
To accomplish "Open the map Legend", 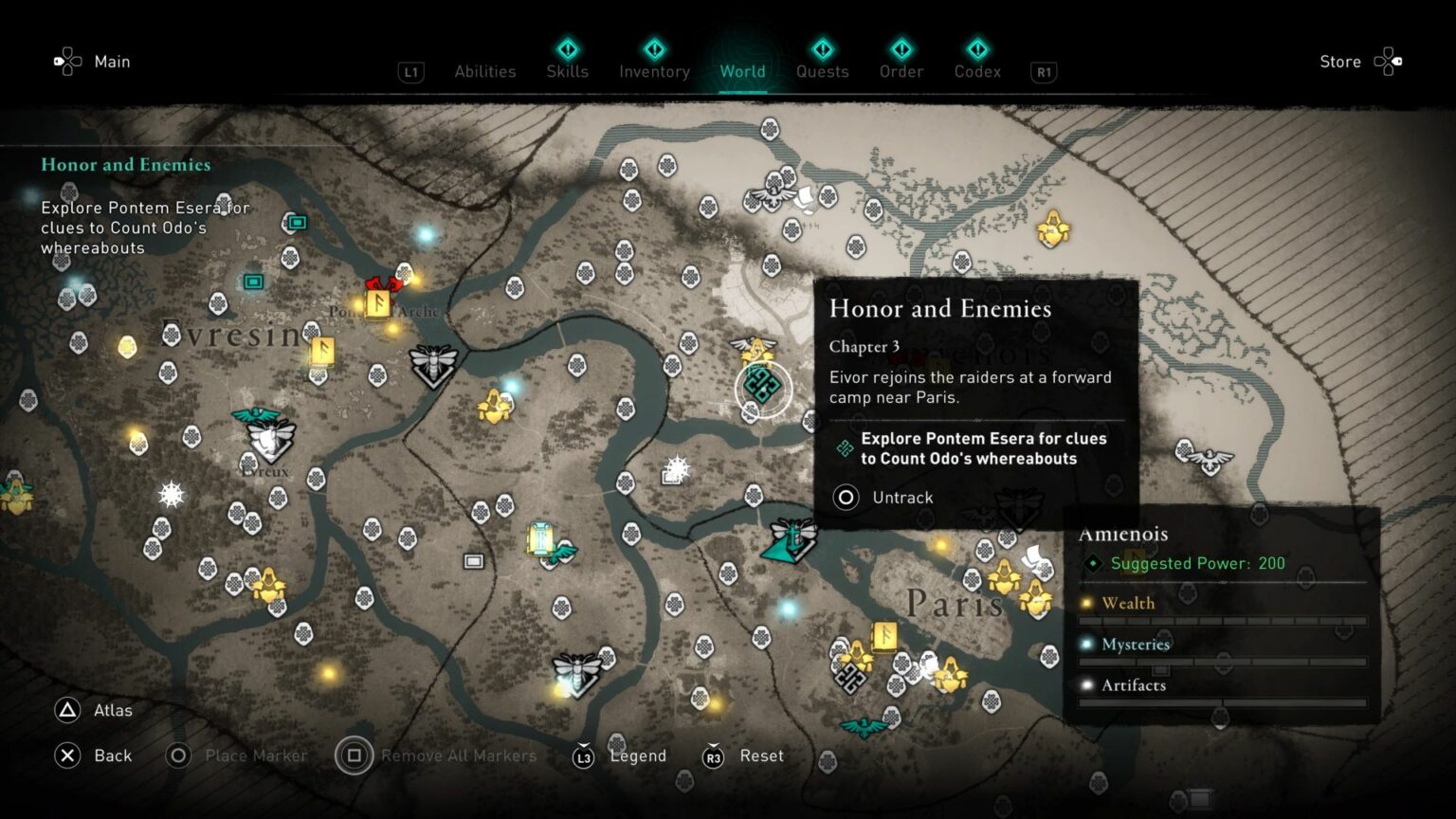I will pyautogui.click(x=638, y=755).
